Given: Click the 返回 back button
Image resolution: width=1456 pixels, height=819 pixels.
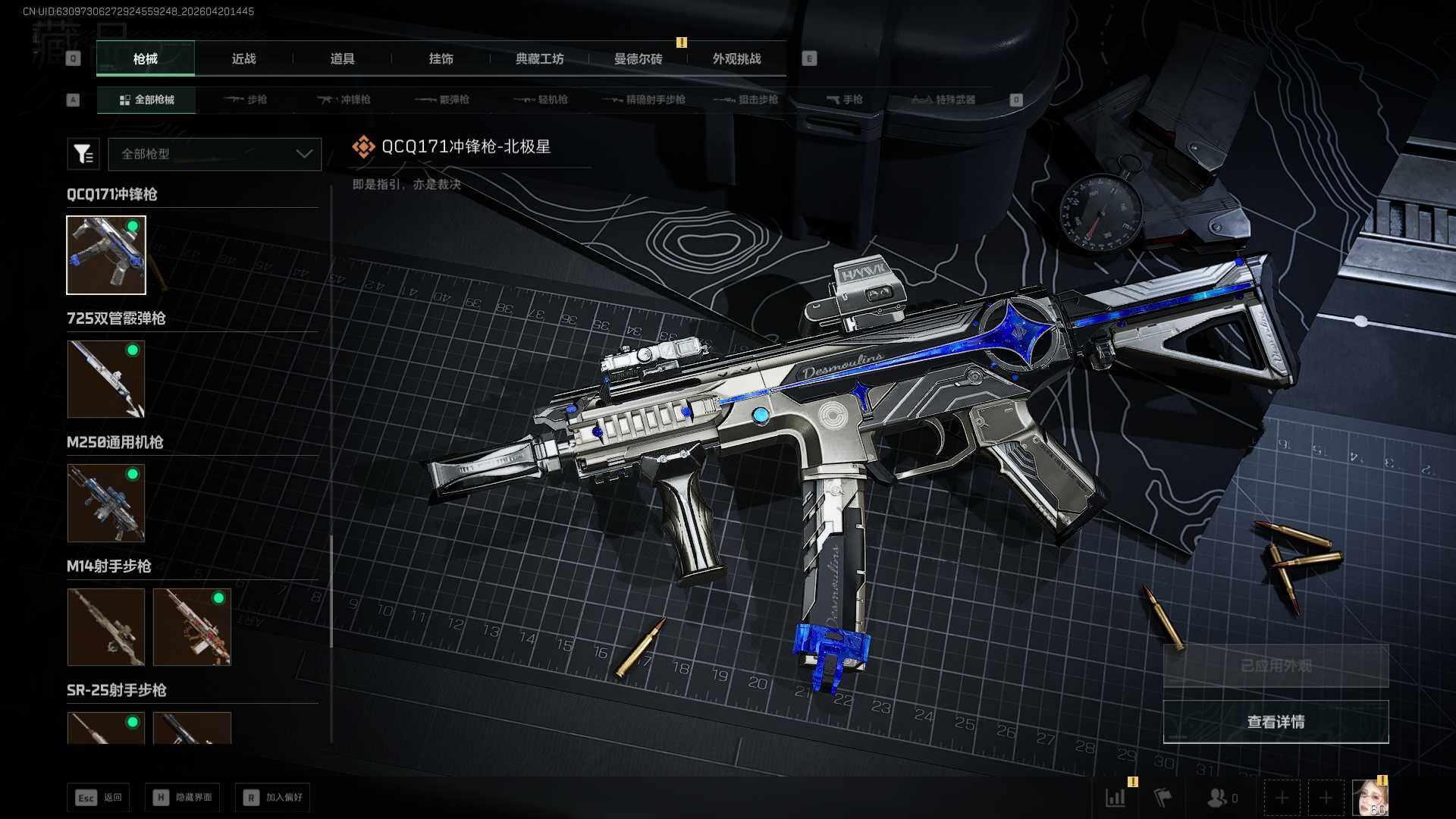Looking at the screenshot, I should tap(99, 797).
